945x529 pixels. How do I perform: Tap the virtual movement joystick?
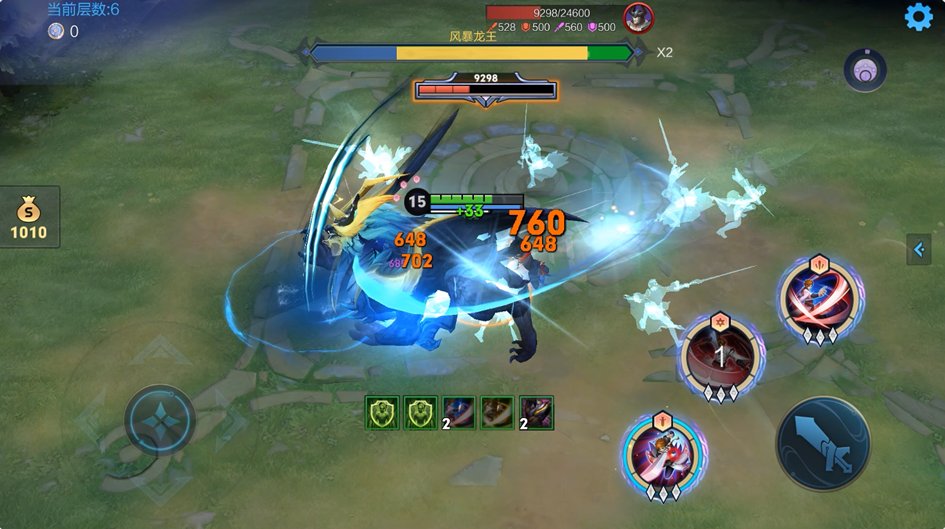[x=160, y=418]
